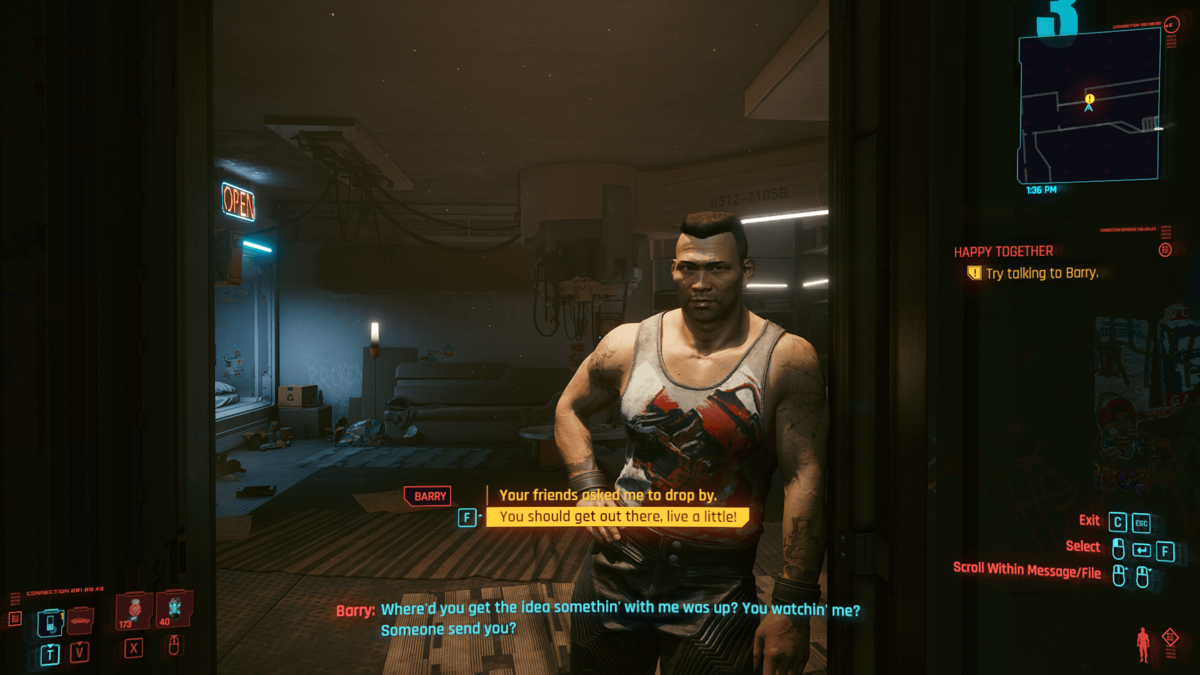Click the journal icon beside quest title
The height and width of the screenshot is (675, 1200).
point(1165,250)
